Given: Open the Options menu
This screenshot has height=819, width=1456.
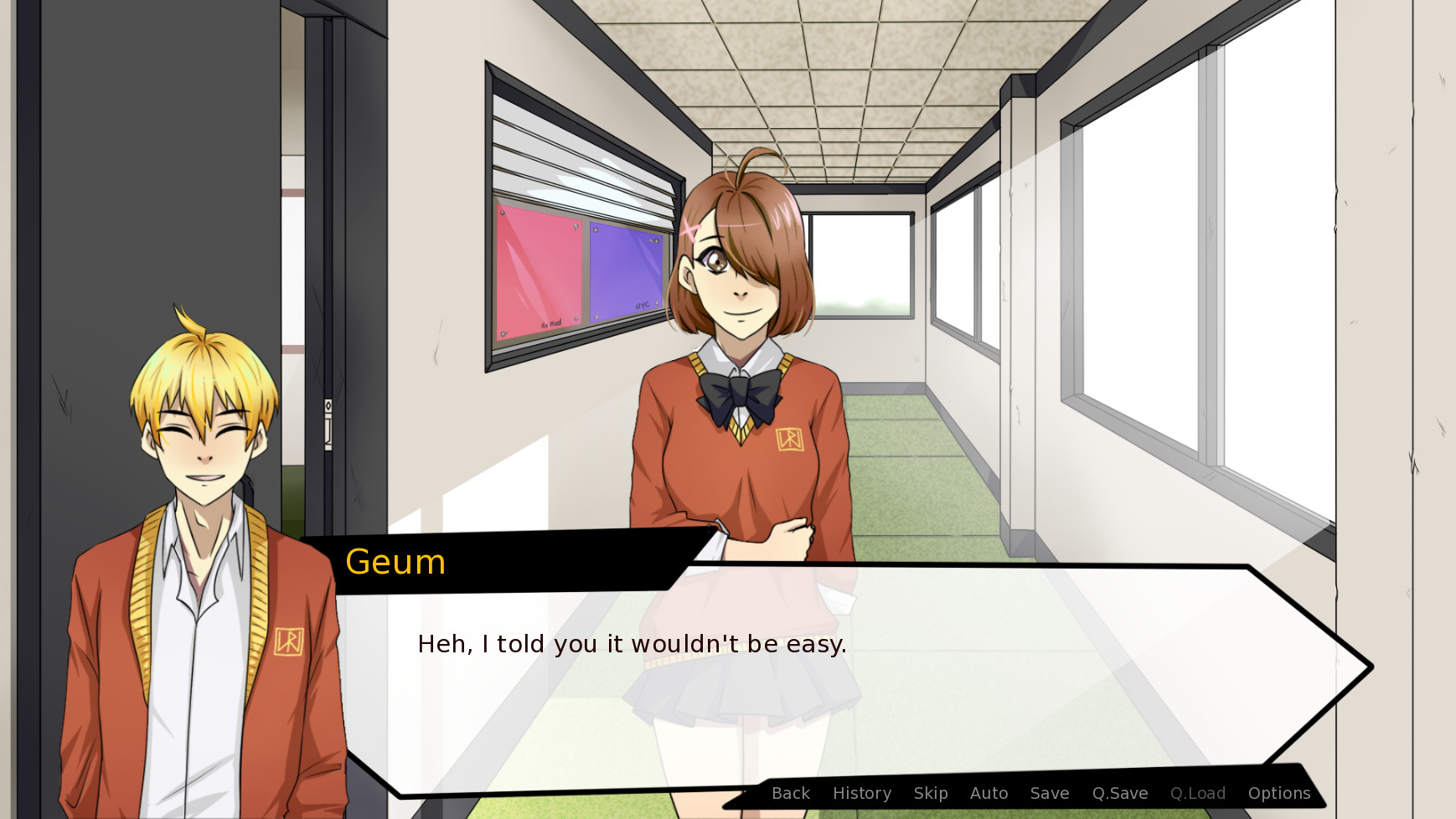Looking at the screenshot, I should [x=1279, y=793].
